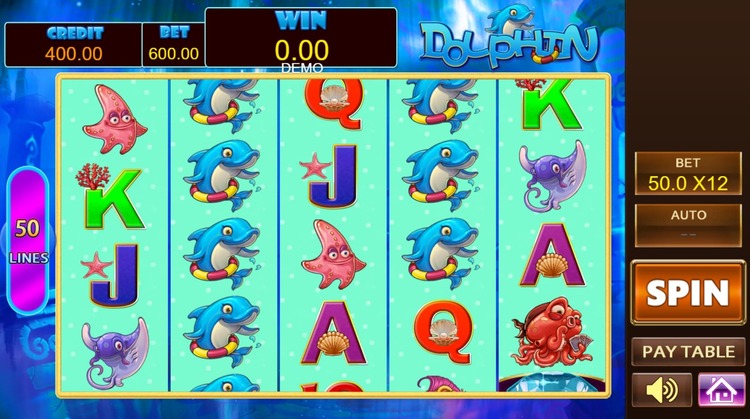Open the PAY TABLE
This screenshot has height=419, width=750.
688,352
